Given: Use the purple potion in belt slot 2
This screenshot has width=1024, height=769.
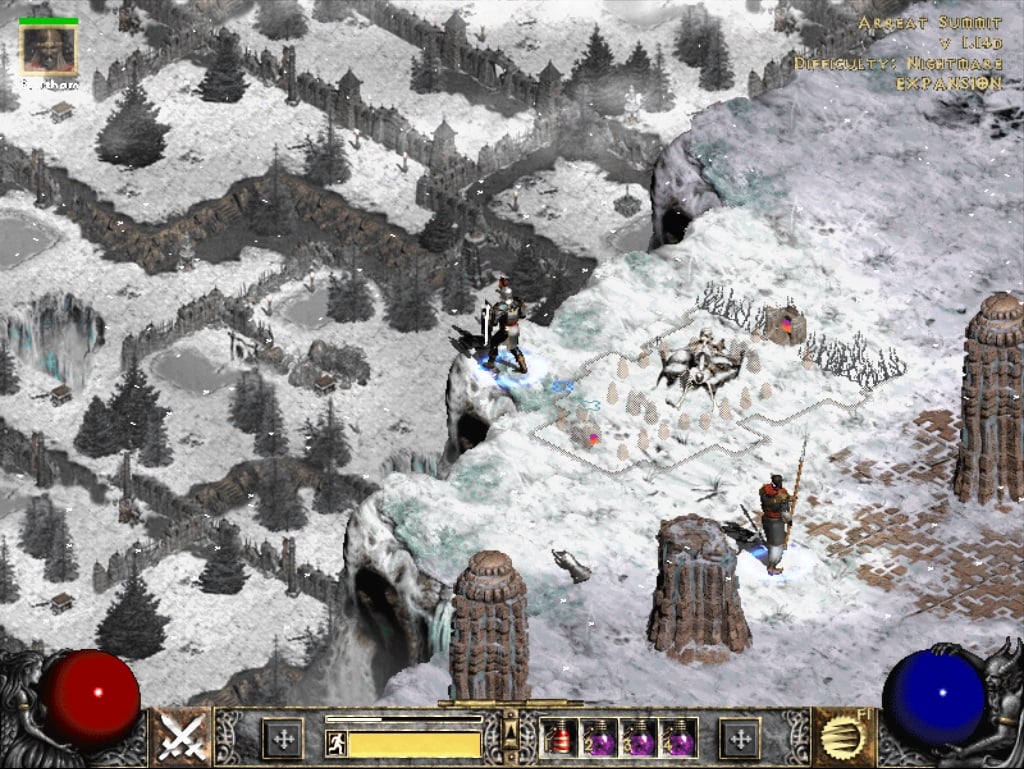Looking at the screenshot, I should tap(599, 739).
